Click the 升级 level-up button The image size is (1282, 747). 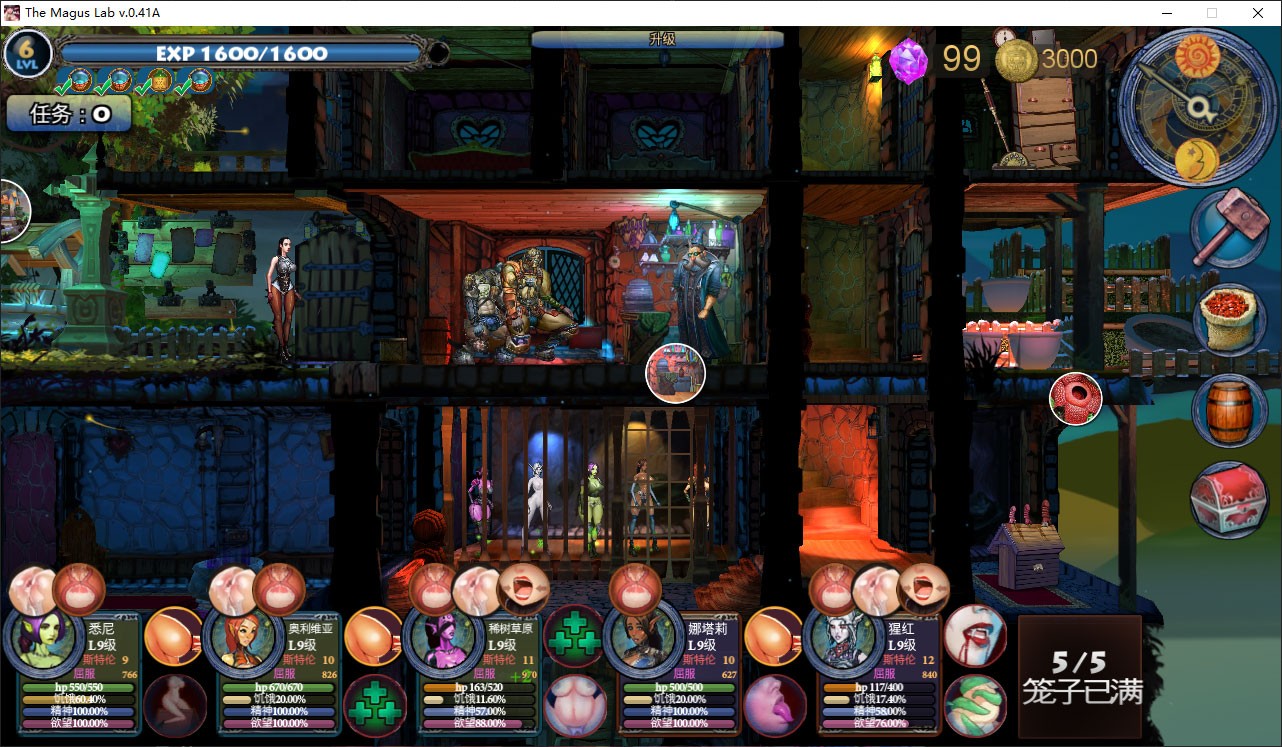click(657, 40)
